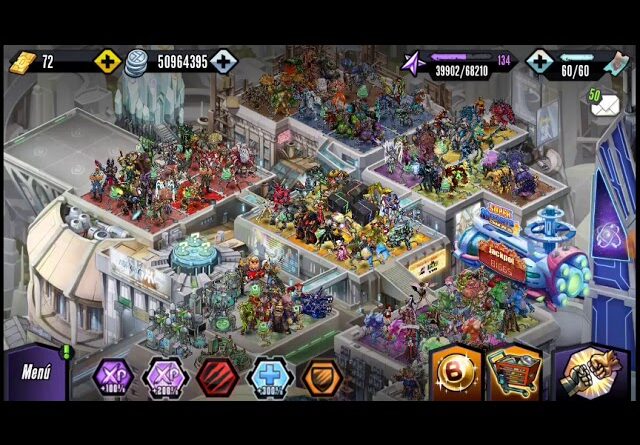Select the orange shield boost icon
Image resolution: width=640 pixels, height=445 pixels.
coord(320,377)
